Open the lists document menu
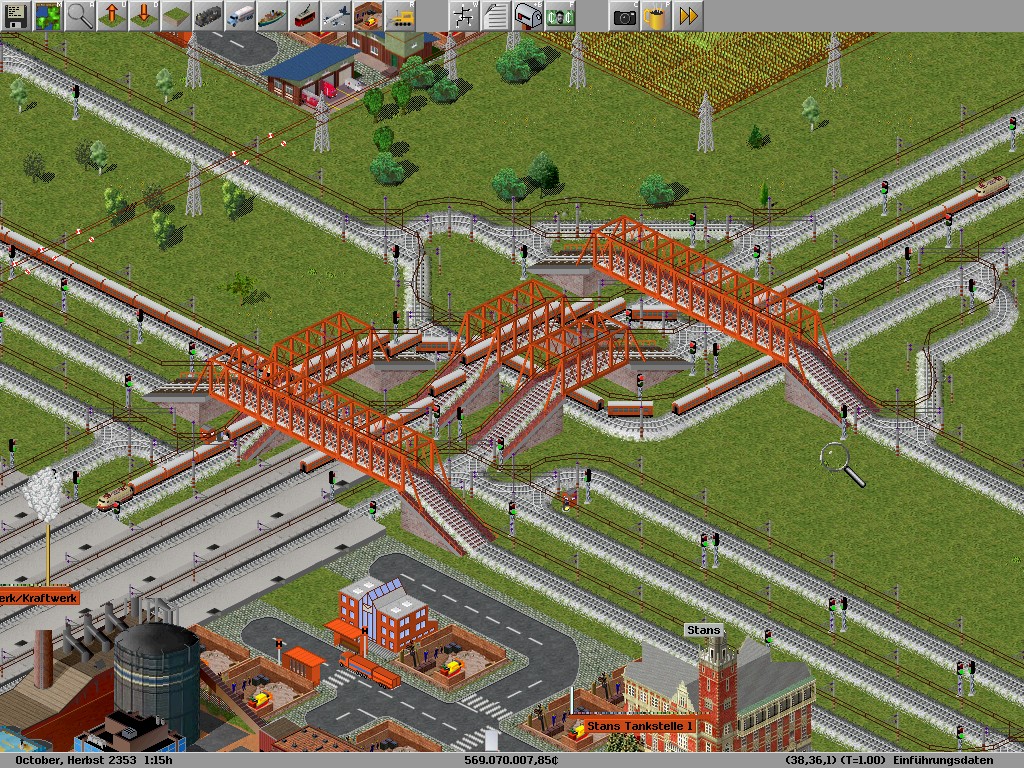1024x768 pixels. tap(495, 15)
